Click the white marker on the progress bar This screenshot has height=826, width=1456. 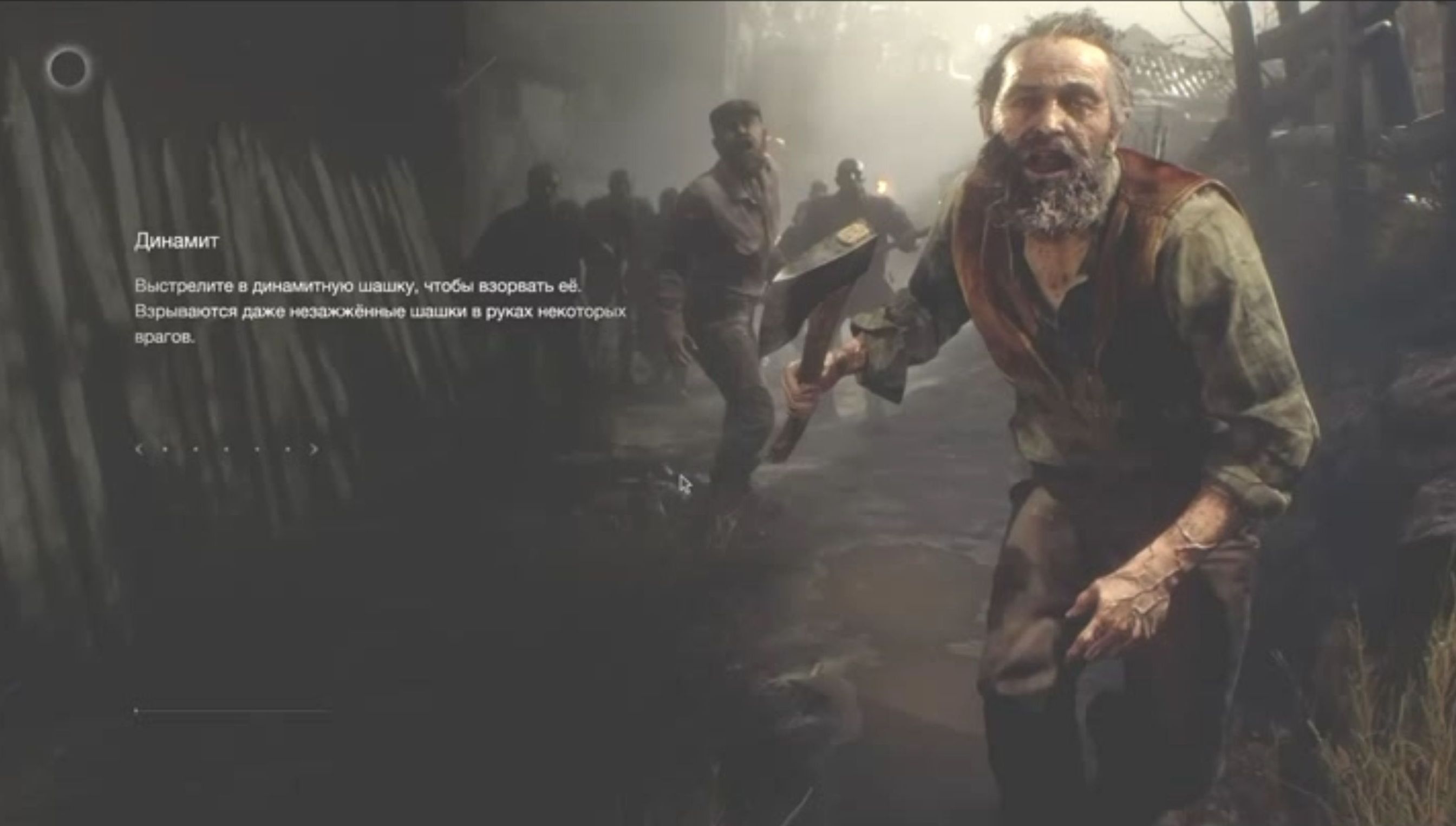pyautogui.click(x=136, y=711)
